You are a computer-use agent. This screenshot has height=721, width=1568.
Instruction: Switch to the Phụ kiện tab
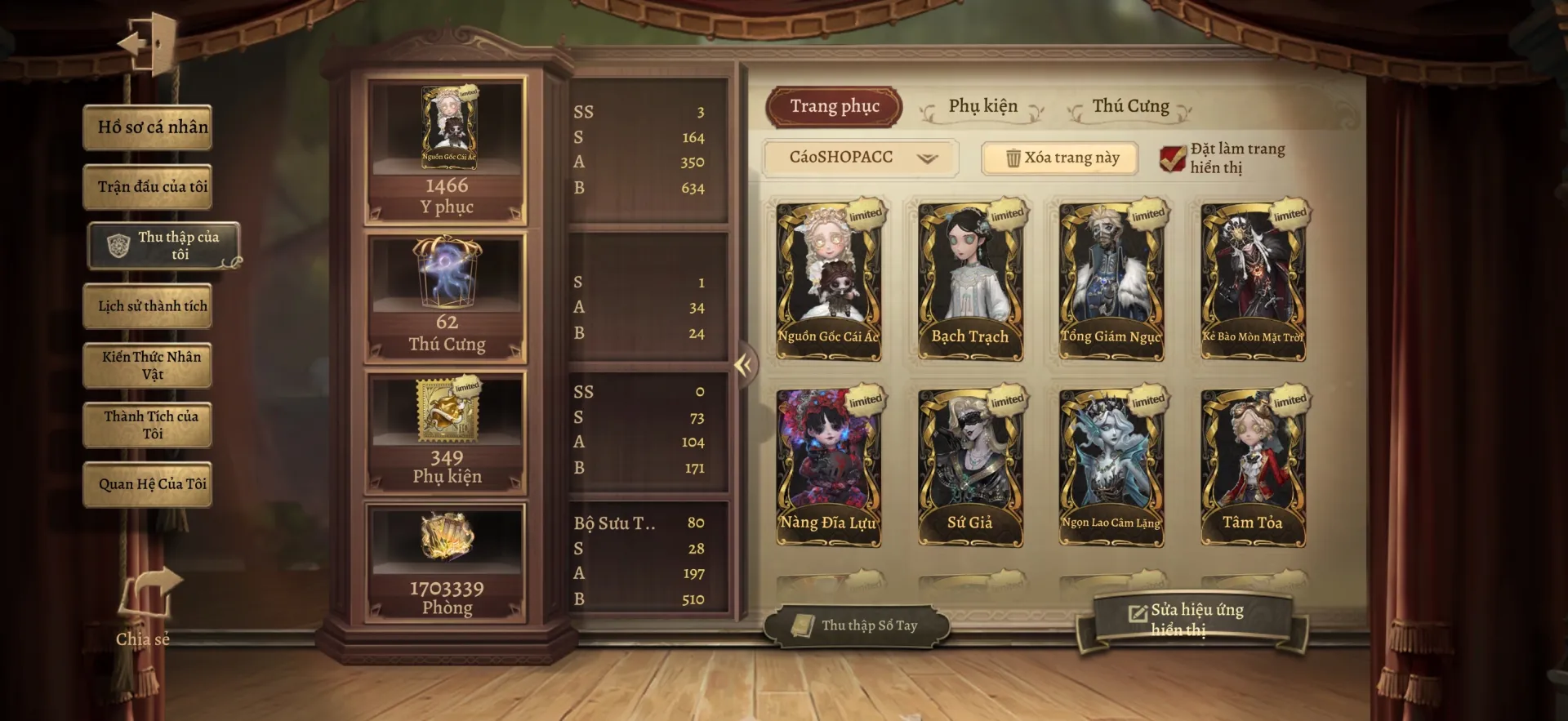coord(982,107)
